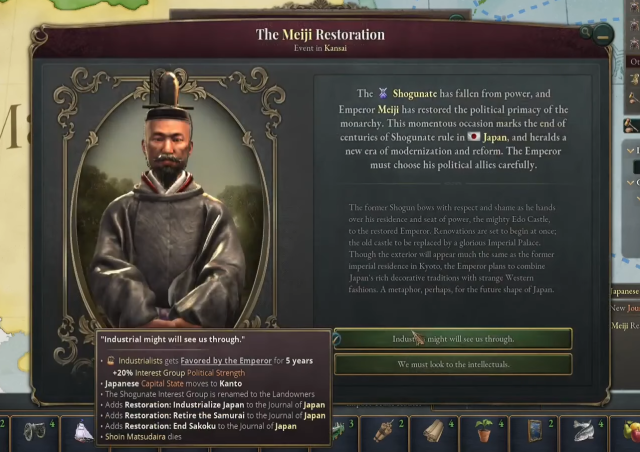
Task: Choose "We must look to the intellectuals"
Action: [x=452, y=364]
